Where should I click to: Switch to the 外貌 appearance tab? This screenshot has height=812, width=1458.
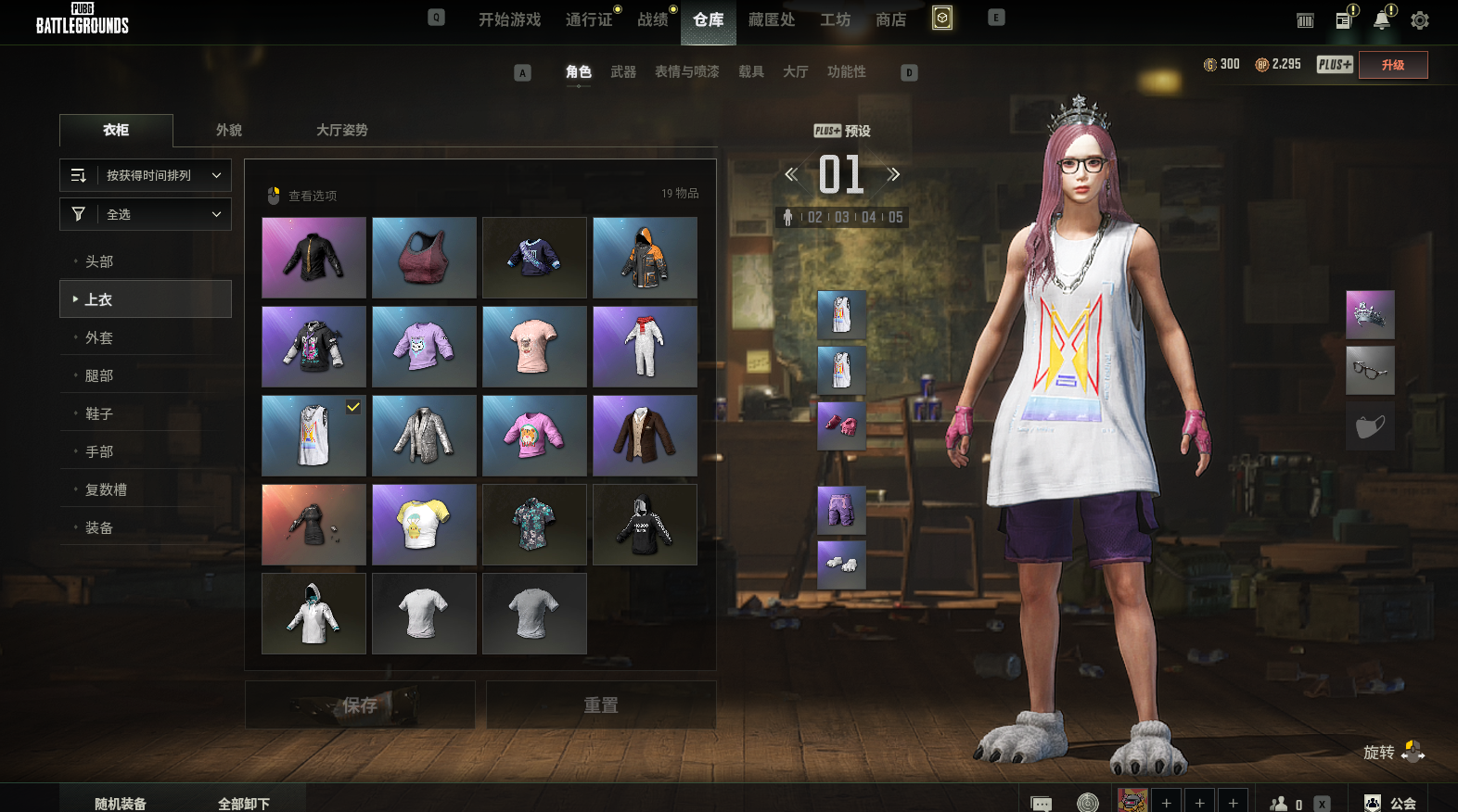click(229, 130)
